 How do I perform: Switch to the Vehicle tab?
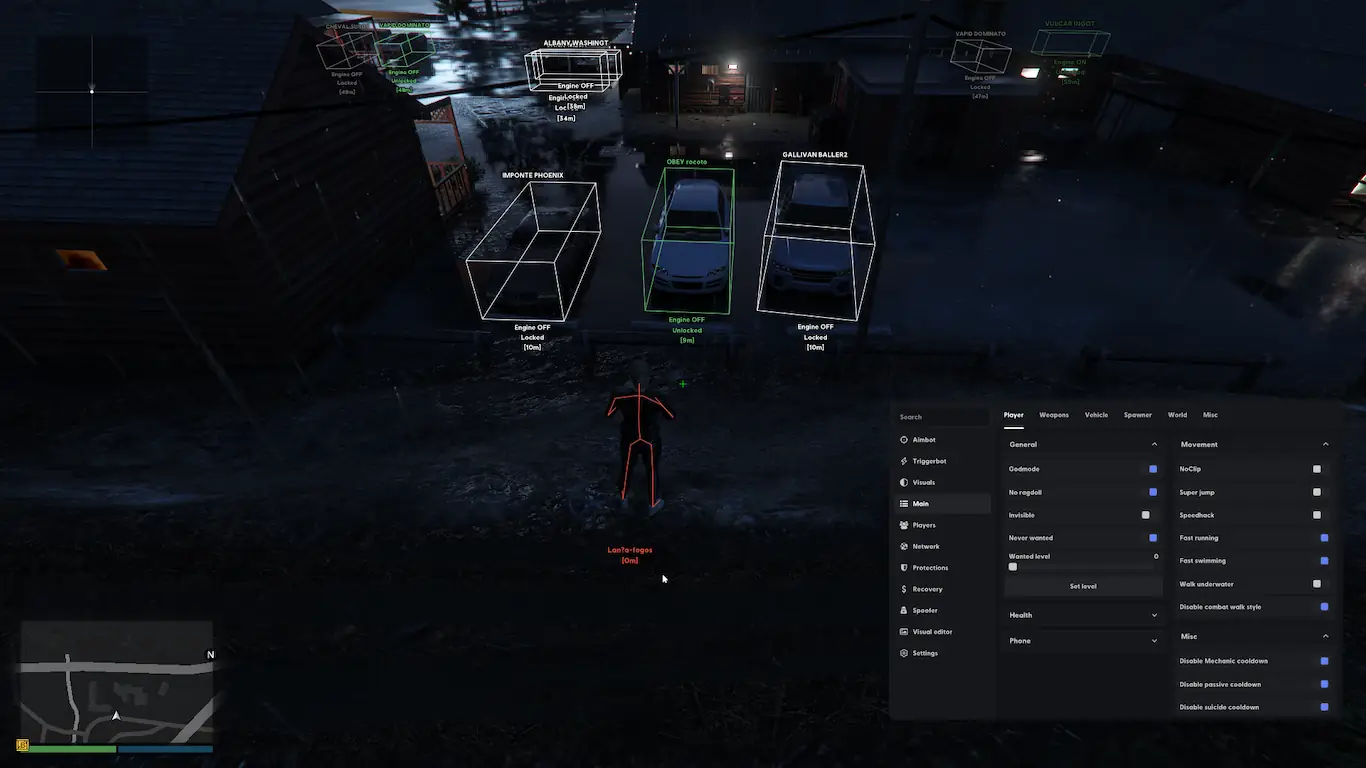(1096, 415)
